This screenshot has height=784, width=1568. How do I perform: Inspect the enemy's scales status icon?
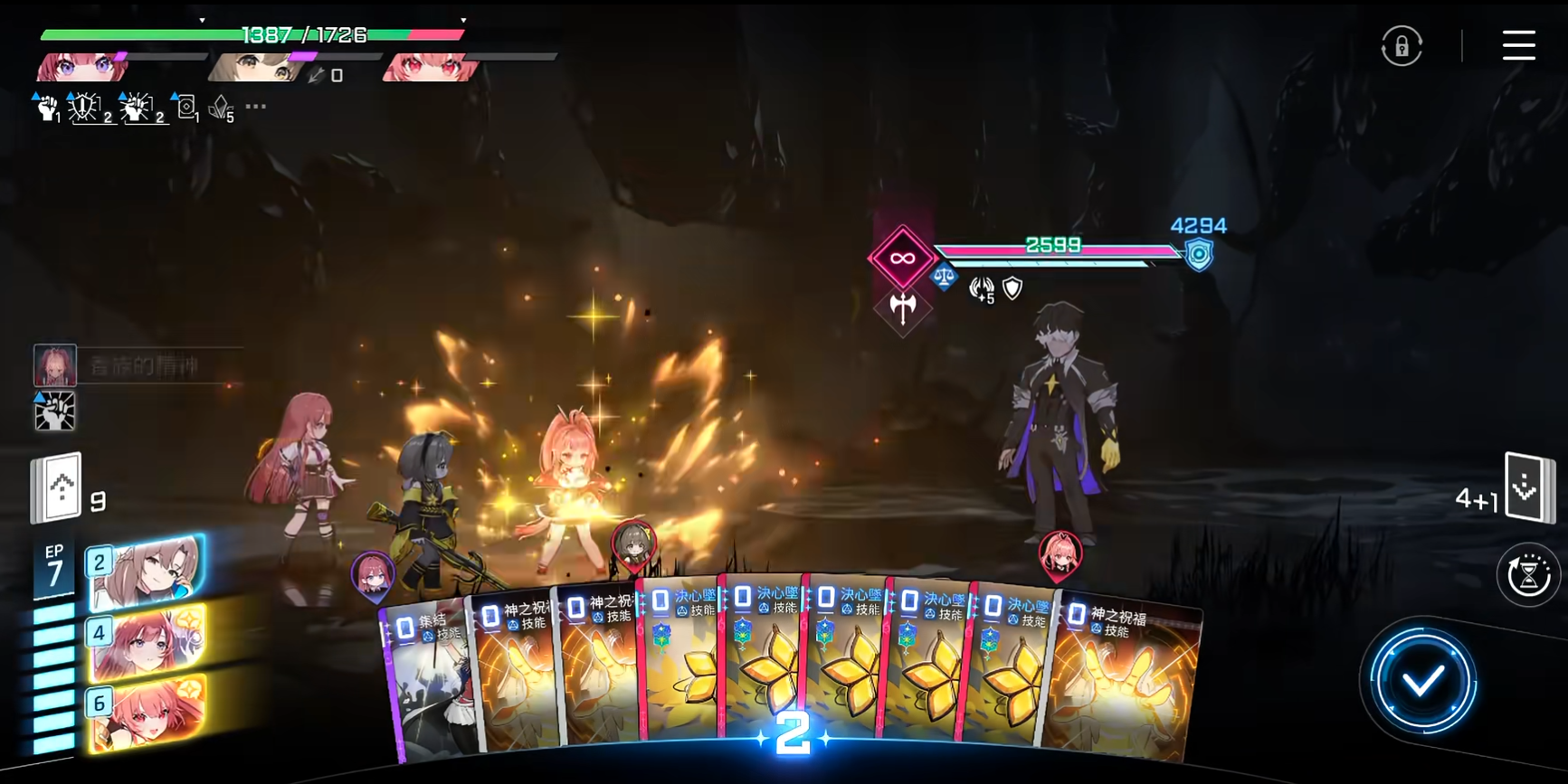coord(943,278)
